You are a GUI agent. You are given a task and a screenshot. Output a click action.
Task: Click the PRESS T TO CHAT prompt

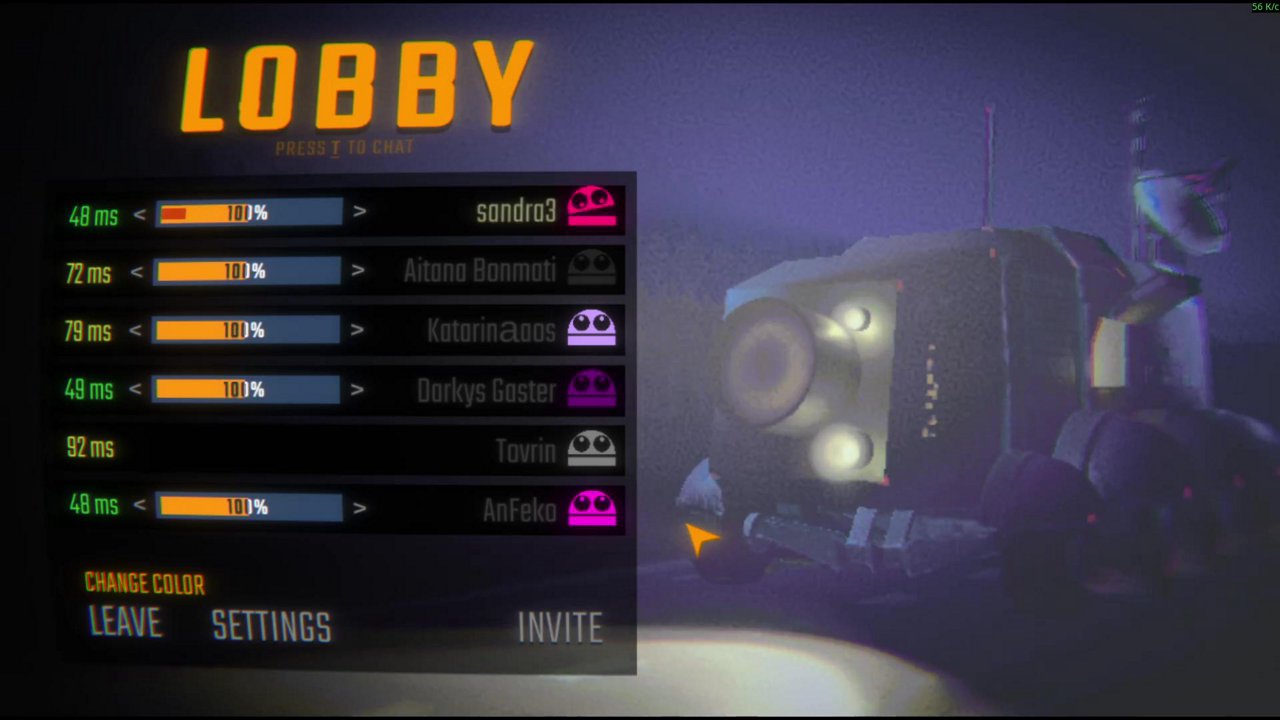click(344, 146)
